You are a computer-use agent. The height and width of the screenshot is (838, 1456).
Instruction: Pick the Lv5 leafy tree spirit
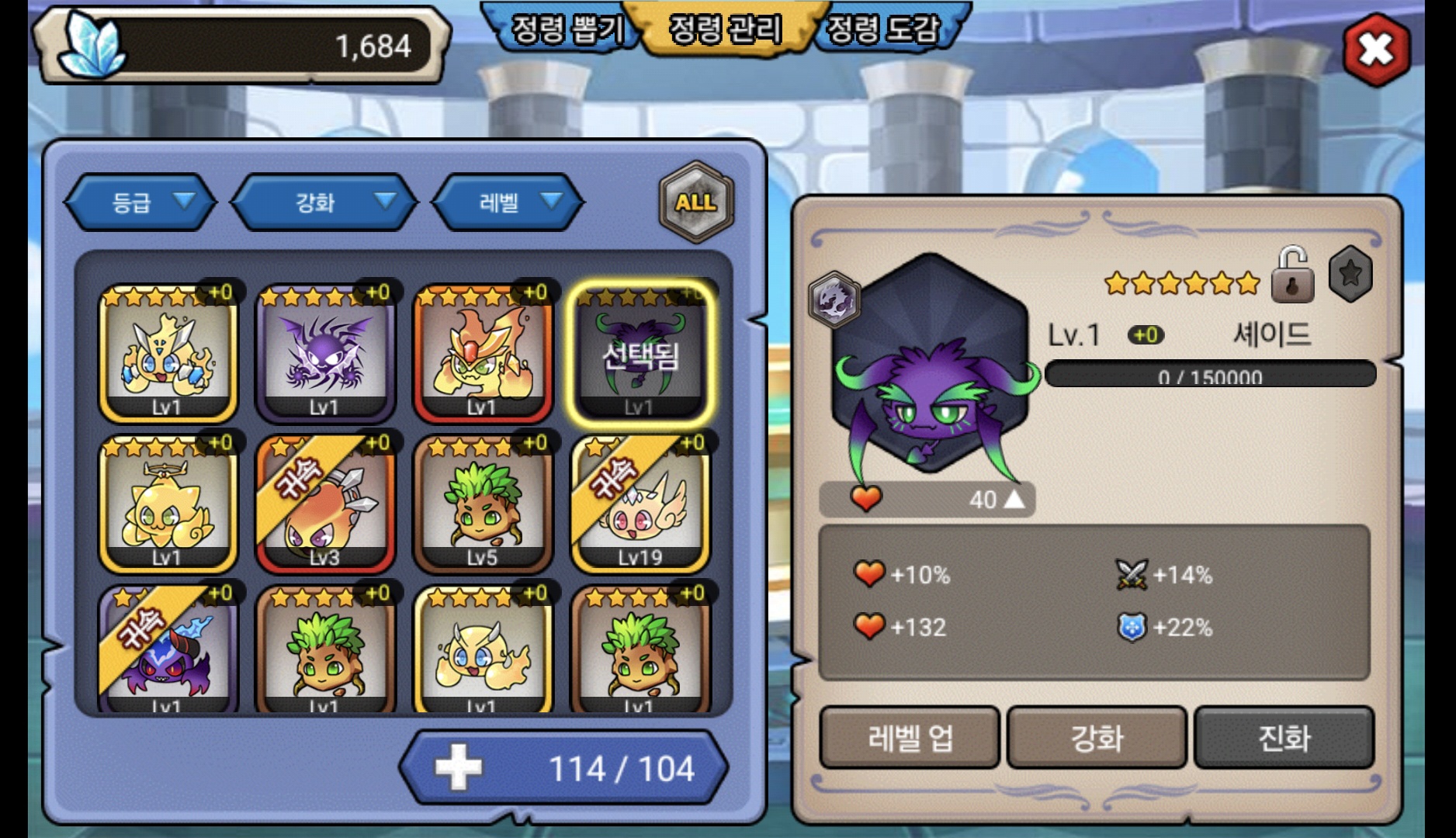[482, 504]
